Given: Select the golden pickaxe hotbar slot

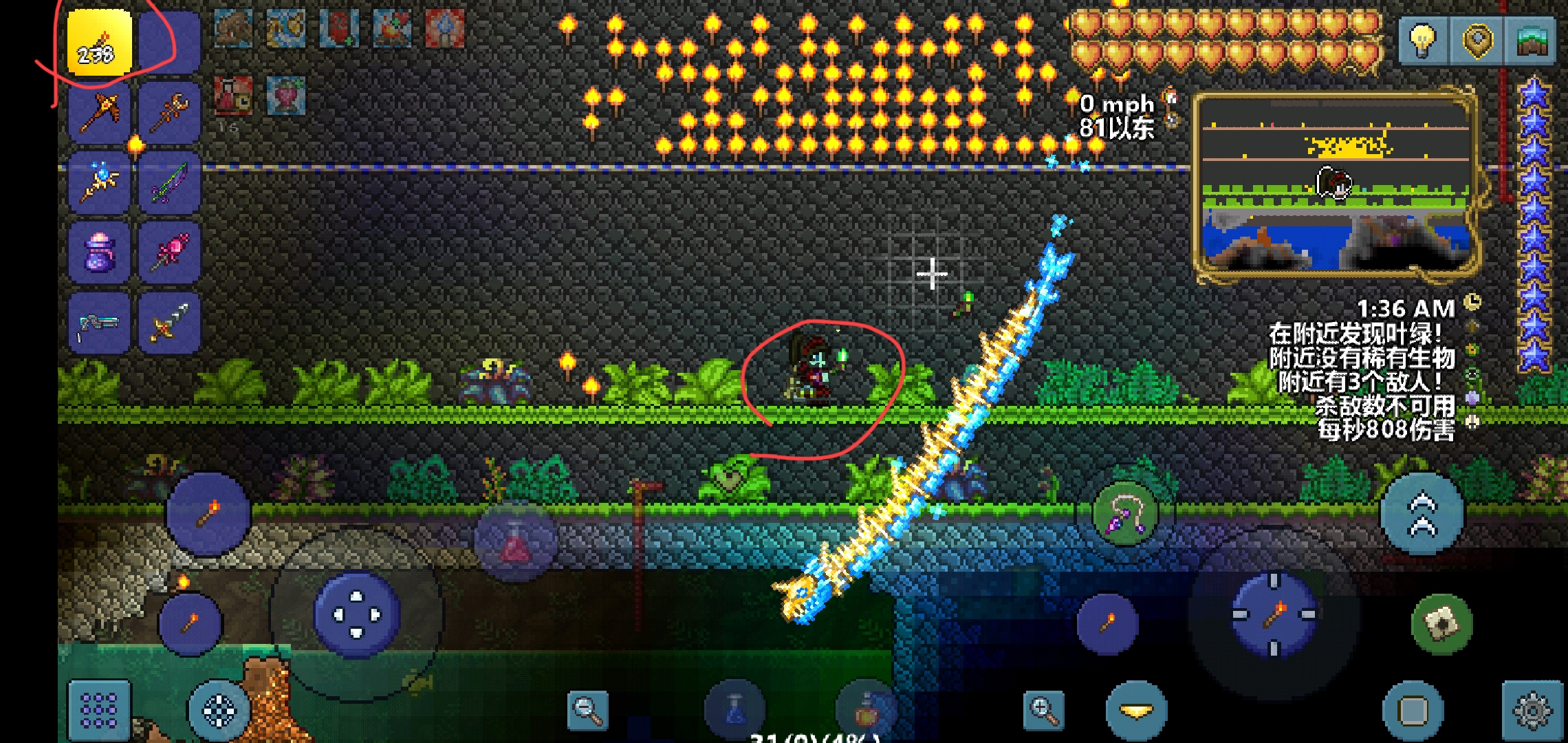Looking at the screenshot, I should click(99, 112).
